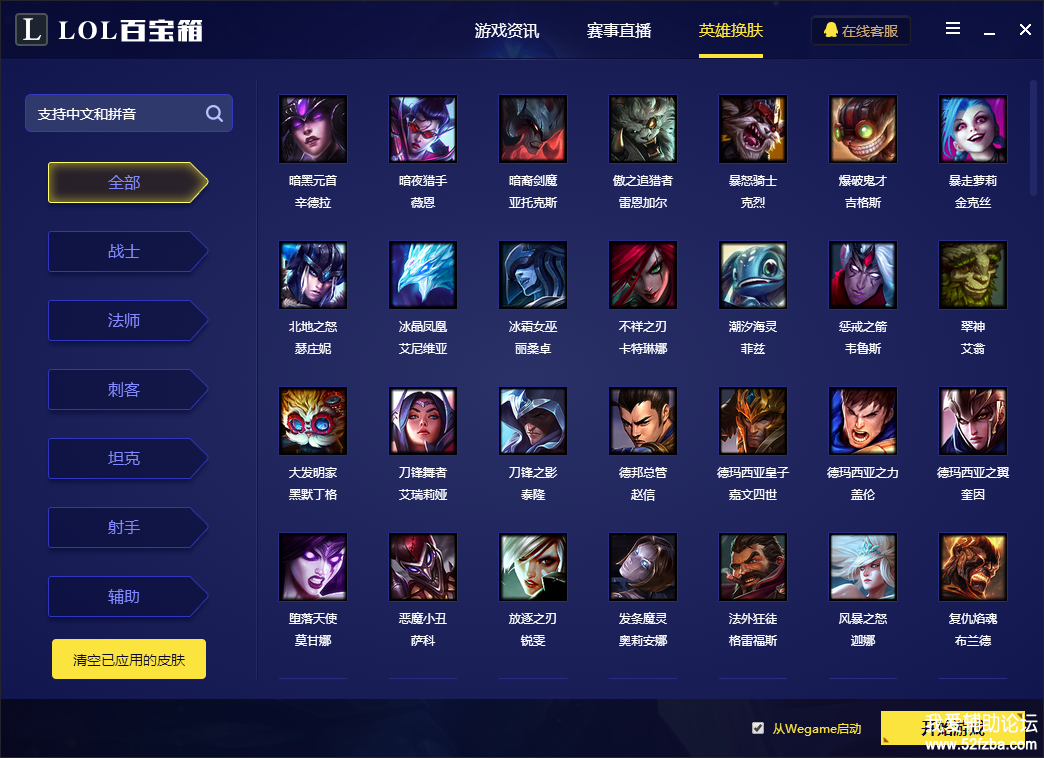Pick champion 不祥之刃 卡特琳娜
The image size is (1044, 758).
pos(643,275)
